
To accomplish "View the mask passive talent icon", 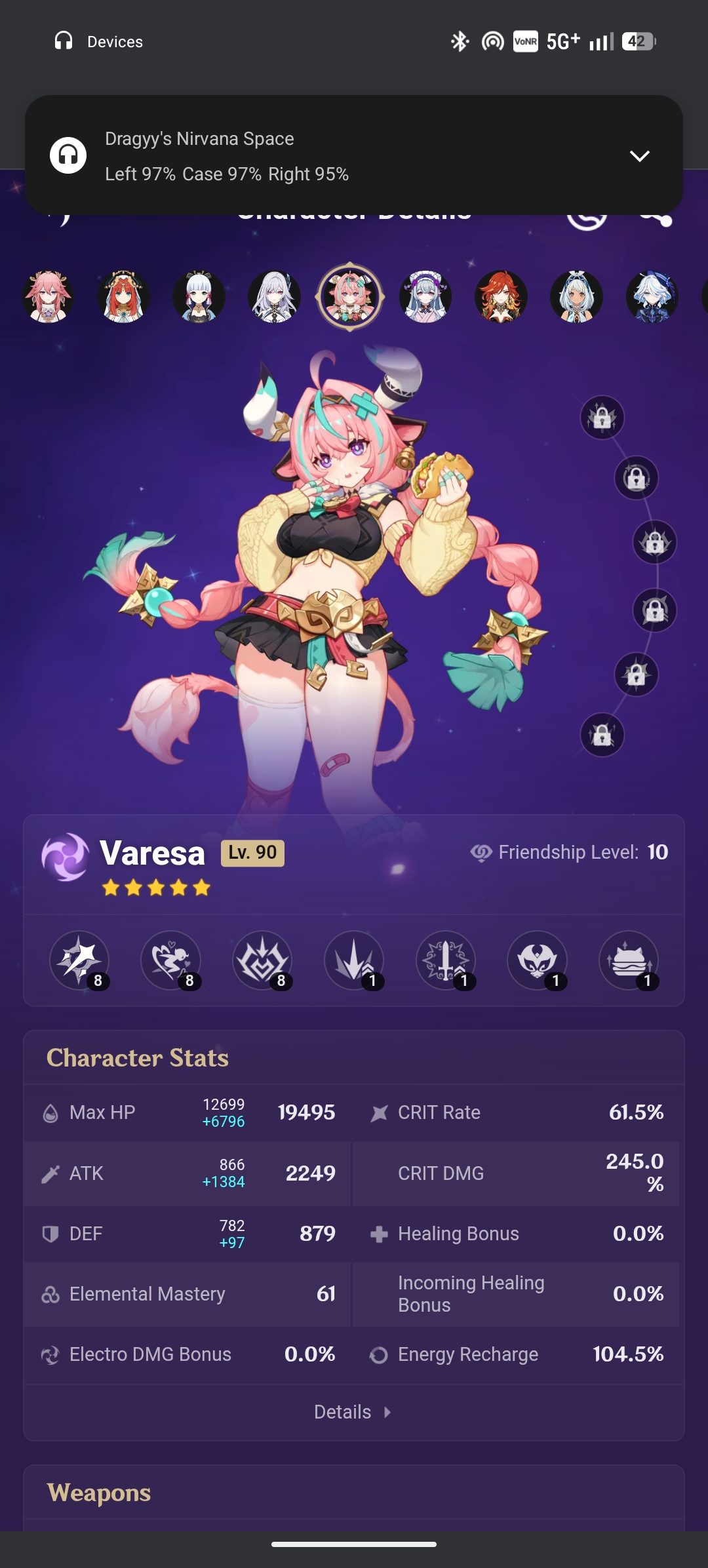I will coord(537,960).
